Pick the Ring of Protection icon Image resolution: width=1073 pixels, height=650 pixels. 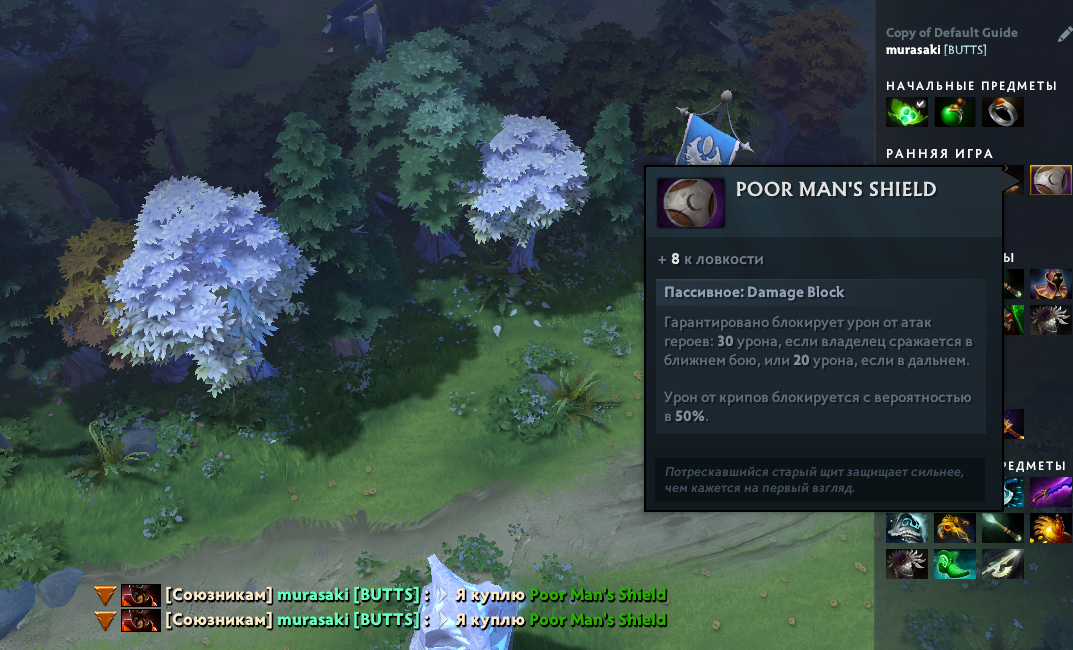click(1002, 112)
